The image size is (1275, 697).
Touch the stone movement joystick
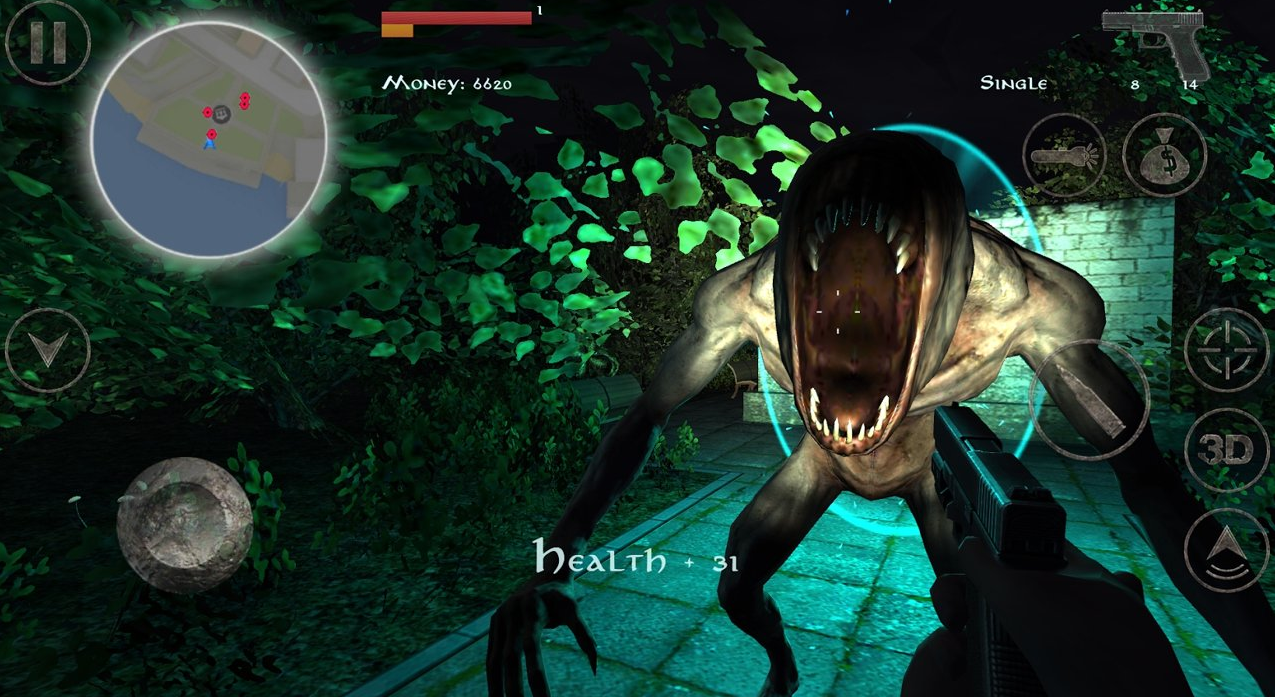184,525
